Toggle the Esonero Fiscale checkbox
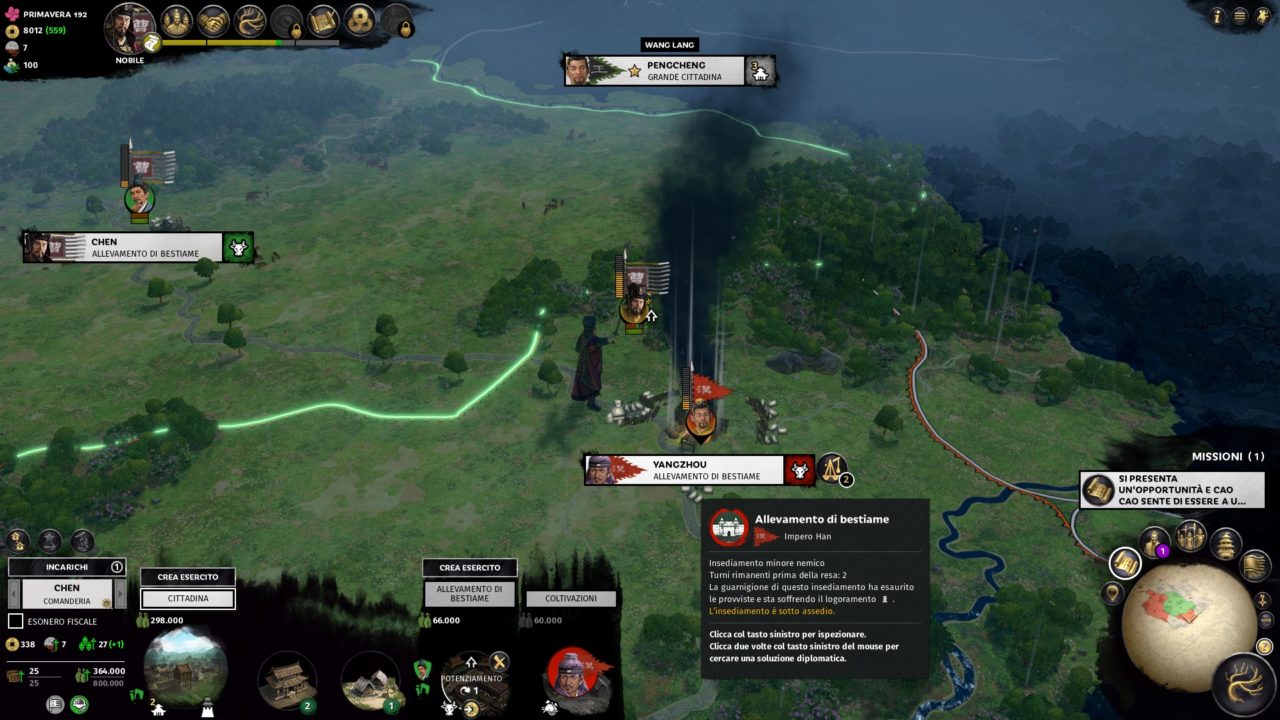1280x720 pixels. tap(15, 621)
